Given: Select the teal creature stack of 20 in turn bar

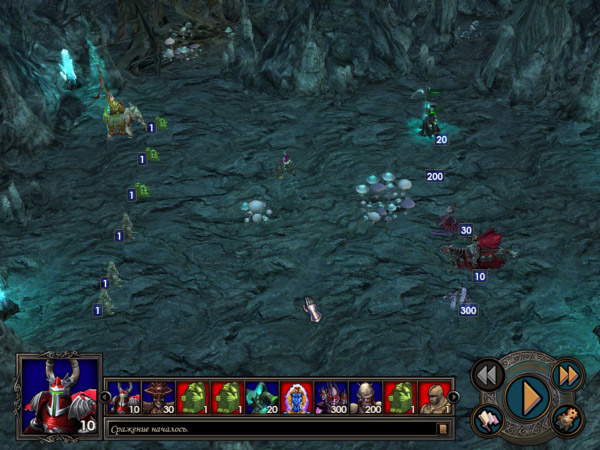Looking at the screenshot, I should (x=262, y=398).
